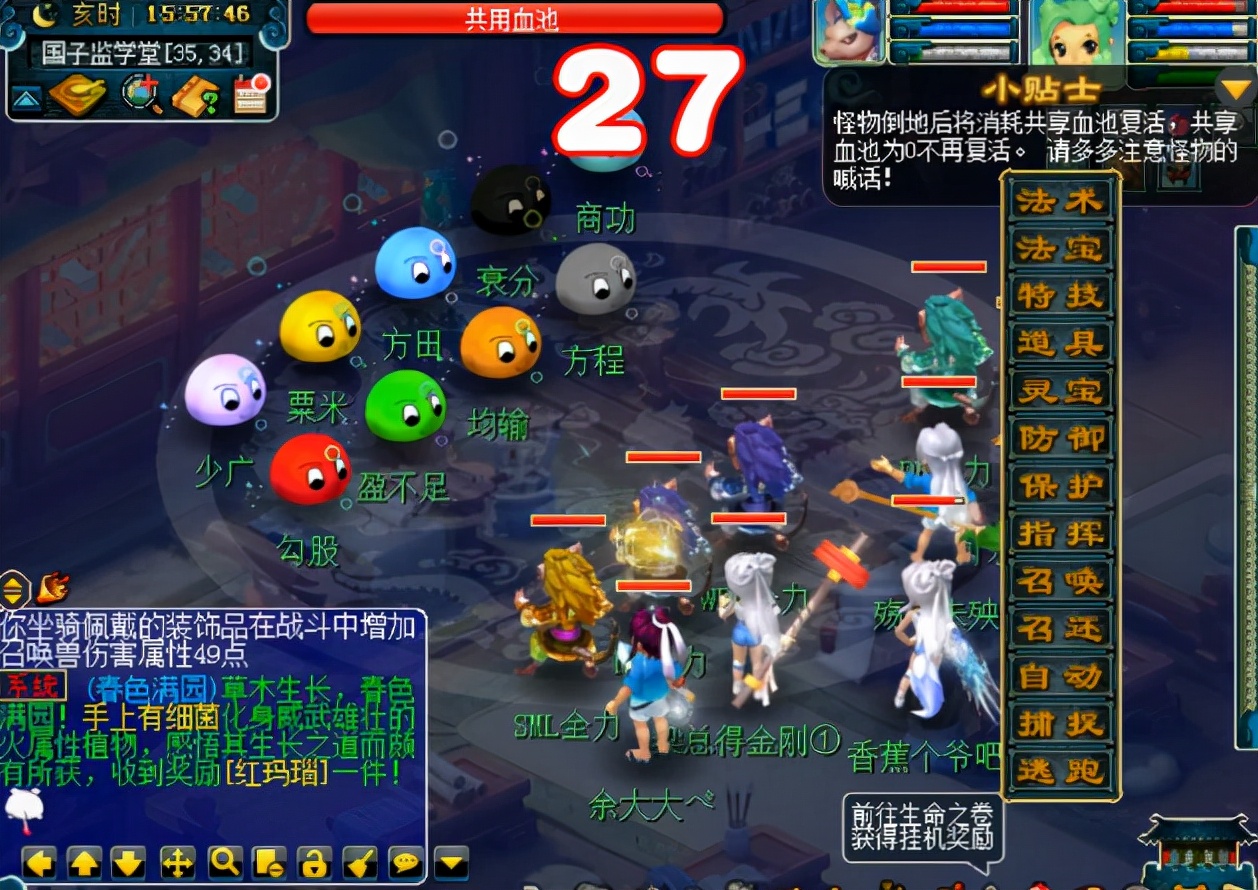Open the 指挥 command option
This screenshot has height=890, width=1258.
coord(1059,534)
